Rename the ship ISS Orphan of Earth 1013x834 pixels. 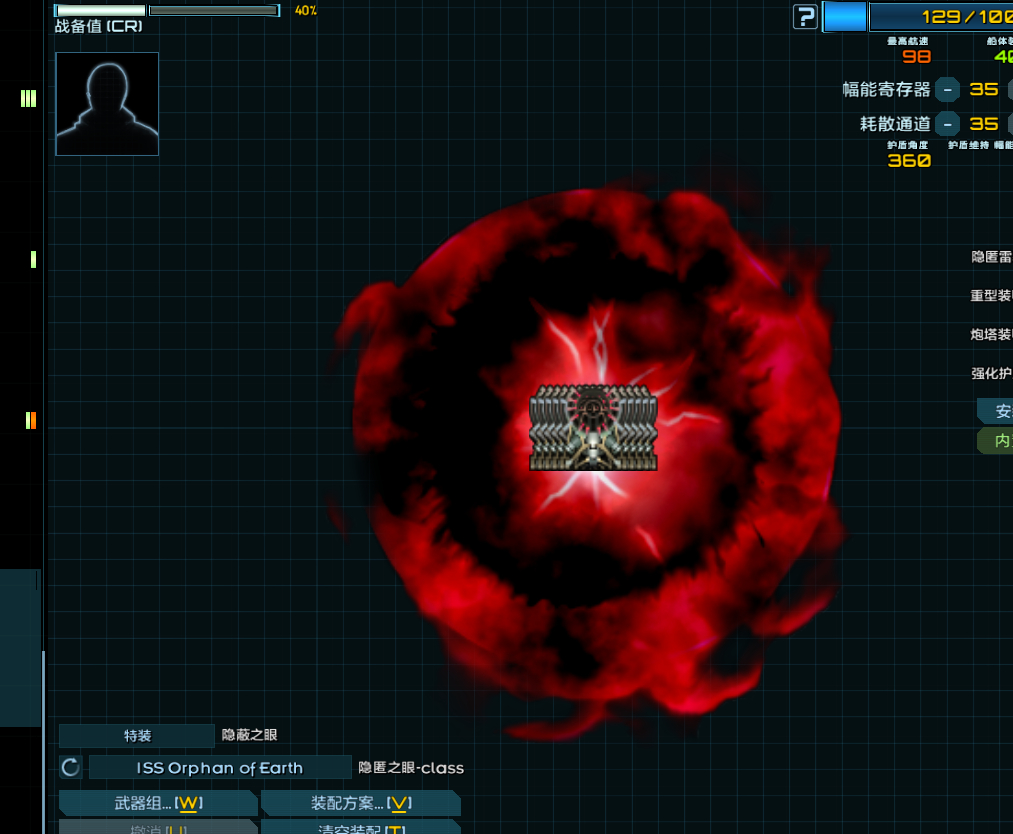(x=220, y=768)
